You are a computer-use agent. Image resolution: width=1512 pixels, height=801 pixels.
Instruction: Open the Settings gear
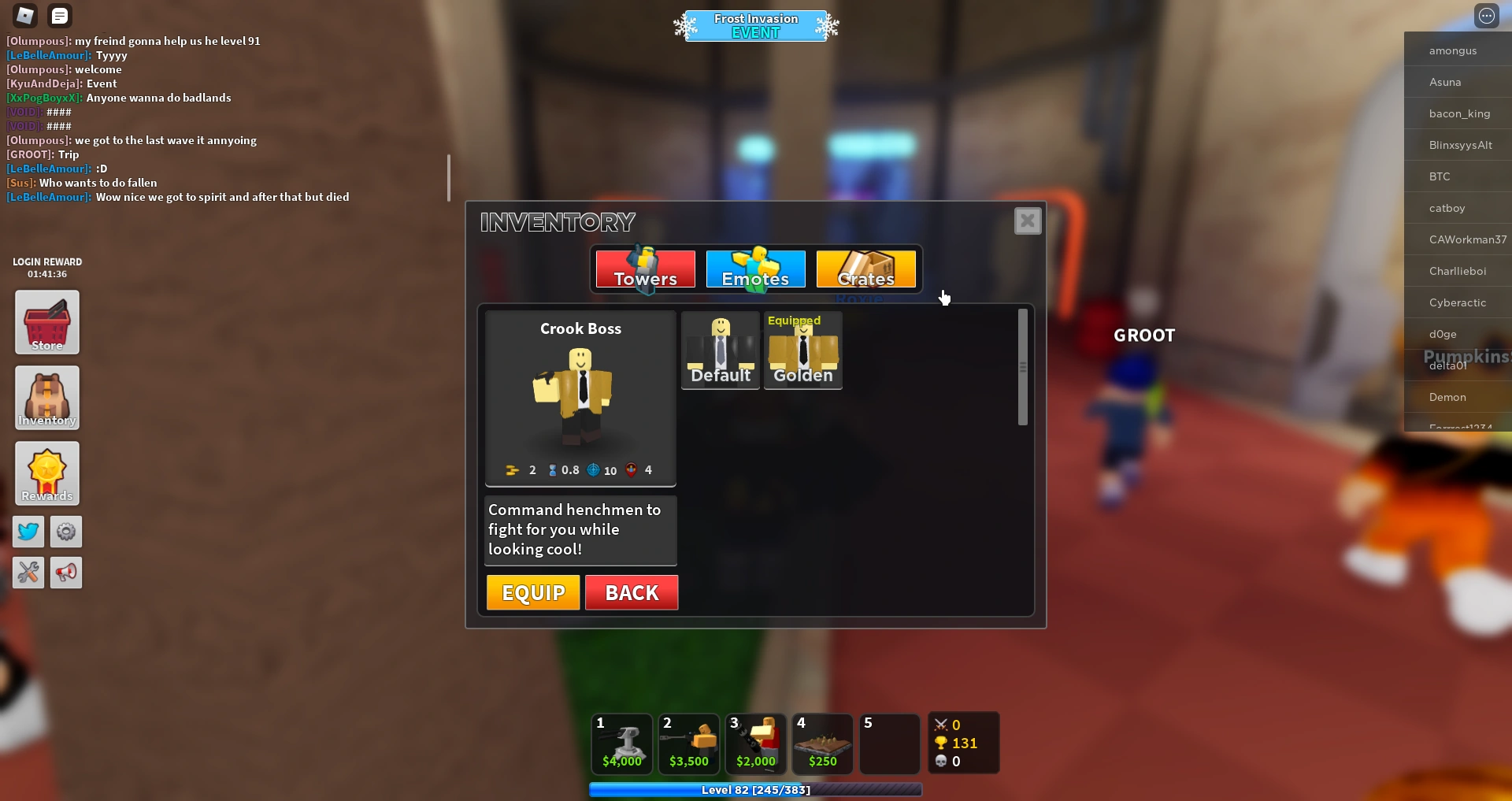(66, 532)
